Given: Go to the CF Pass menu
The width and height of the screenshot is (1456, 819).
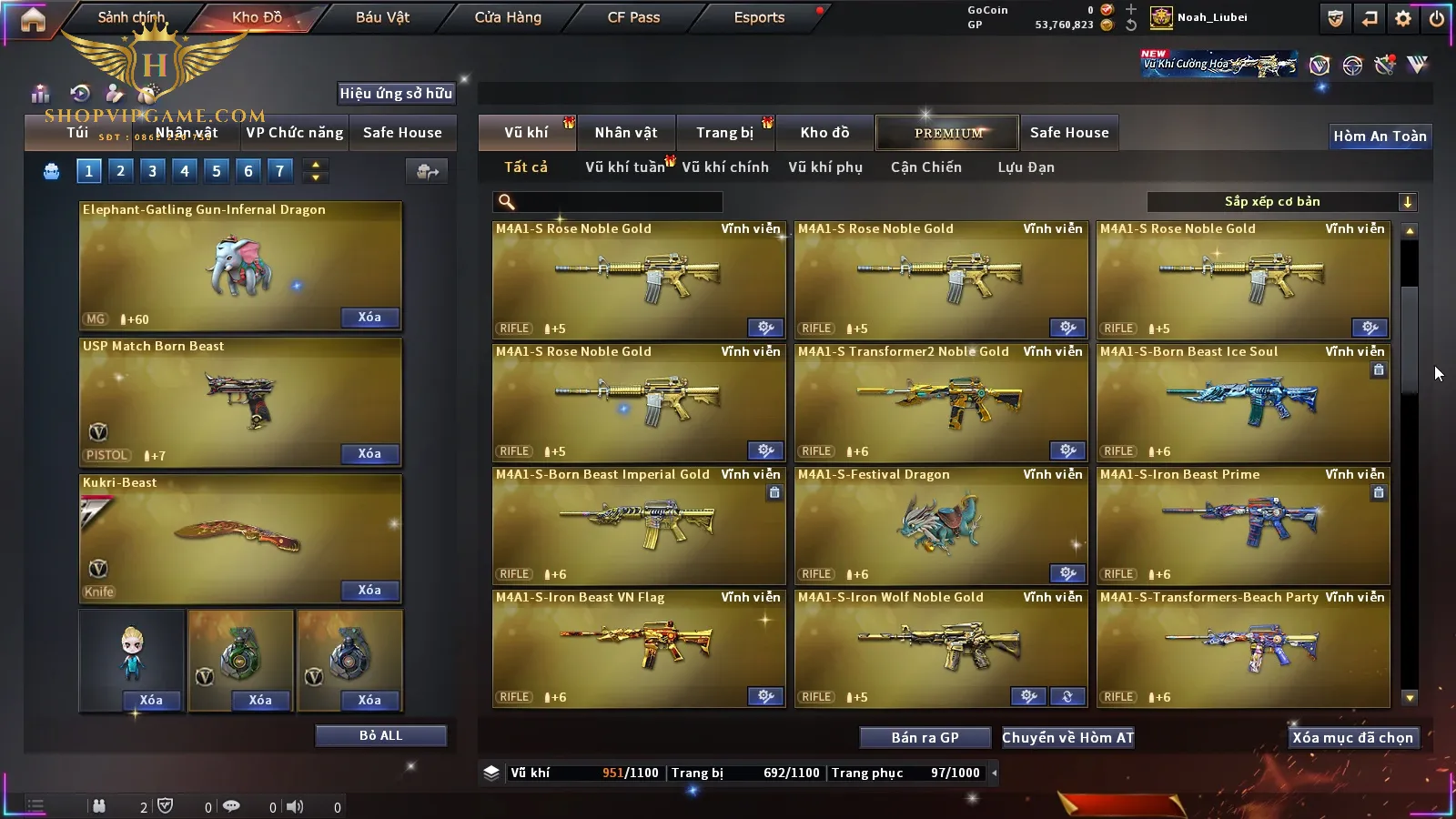Looking at the screenshot, I should [x=633, y=17].
